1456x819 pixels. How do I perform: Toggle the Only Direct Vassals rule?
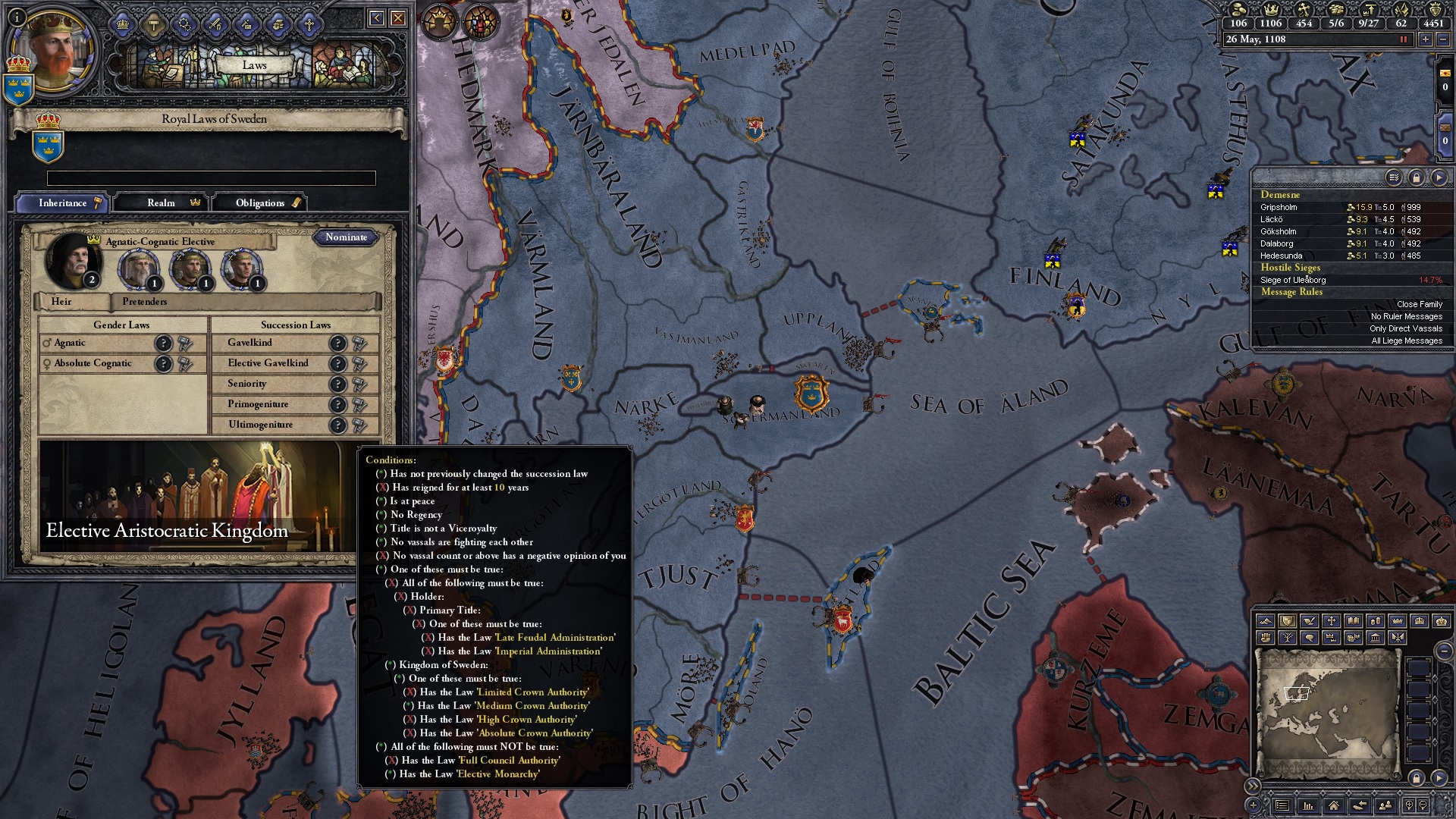(x=1407, y=328)
